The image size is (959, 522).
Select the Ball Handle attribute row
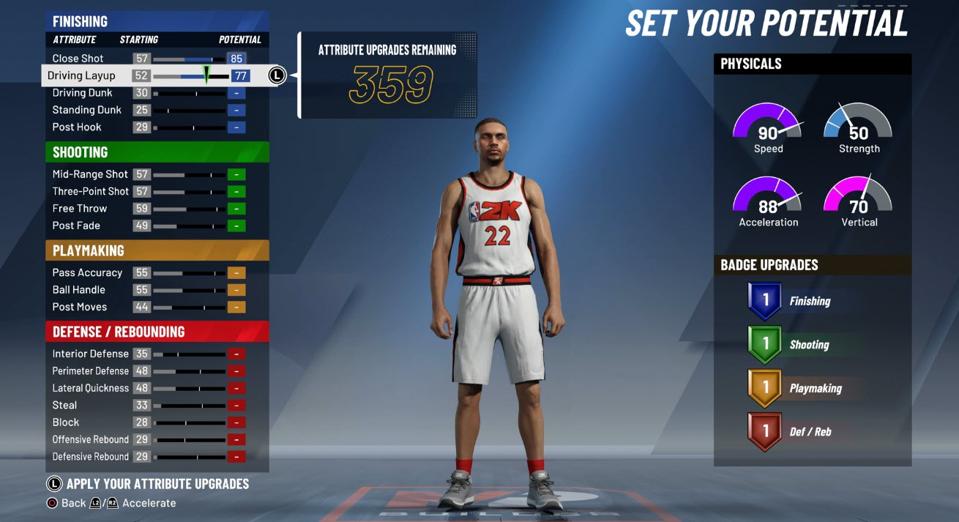tap(80, 289)
